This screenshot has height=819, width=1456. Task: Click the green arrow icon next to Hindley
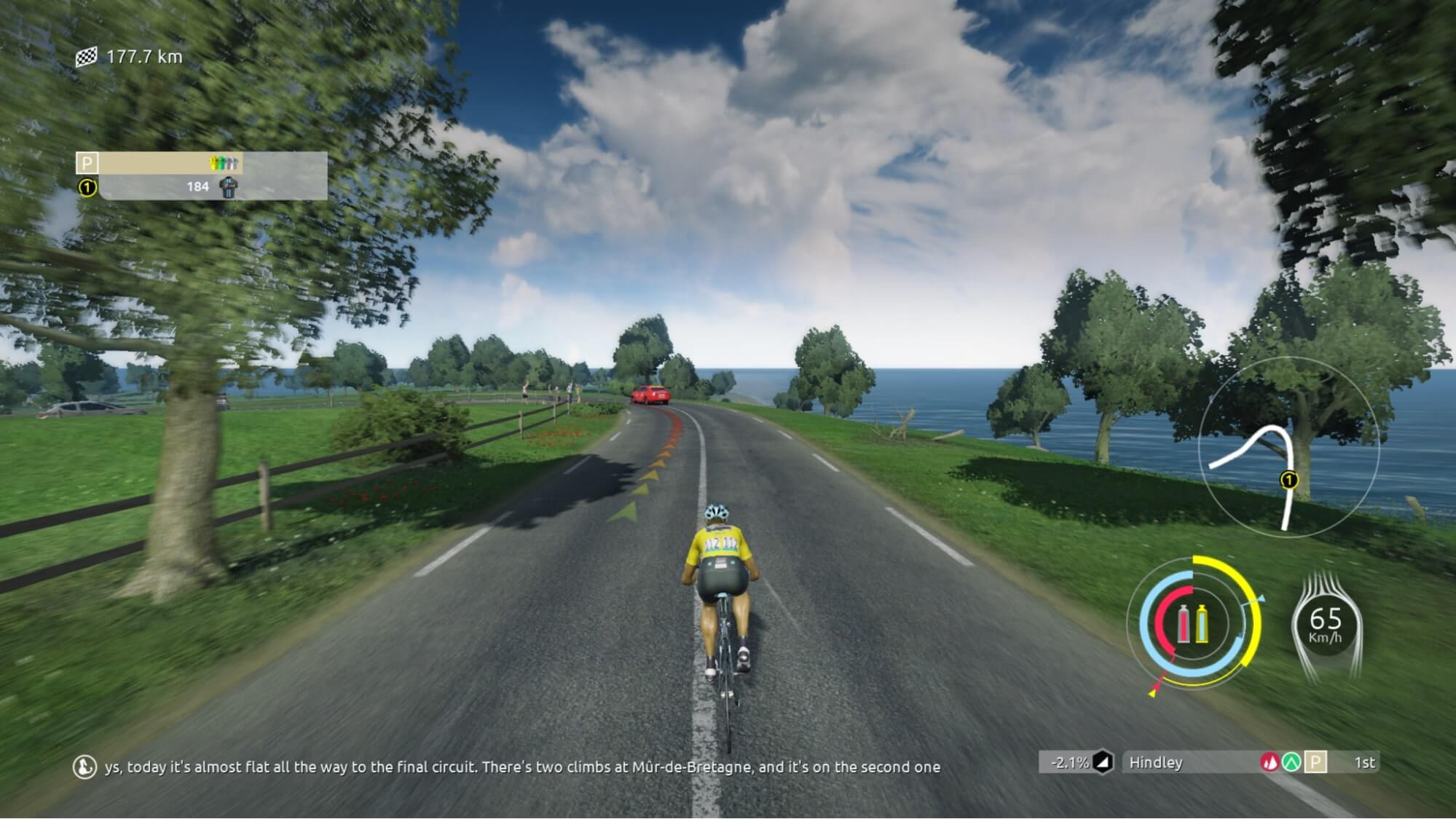coord(1292,762)
